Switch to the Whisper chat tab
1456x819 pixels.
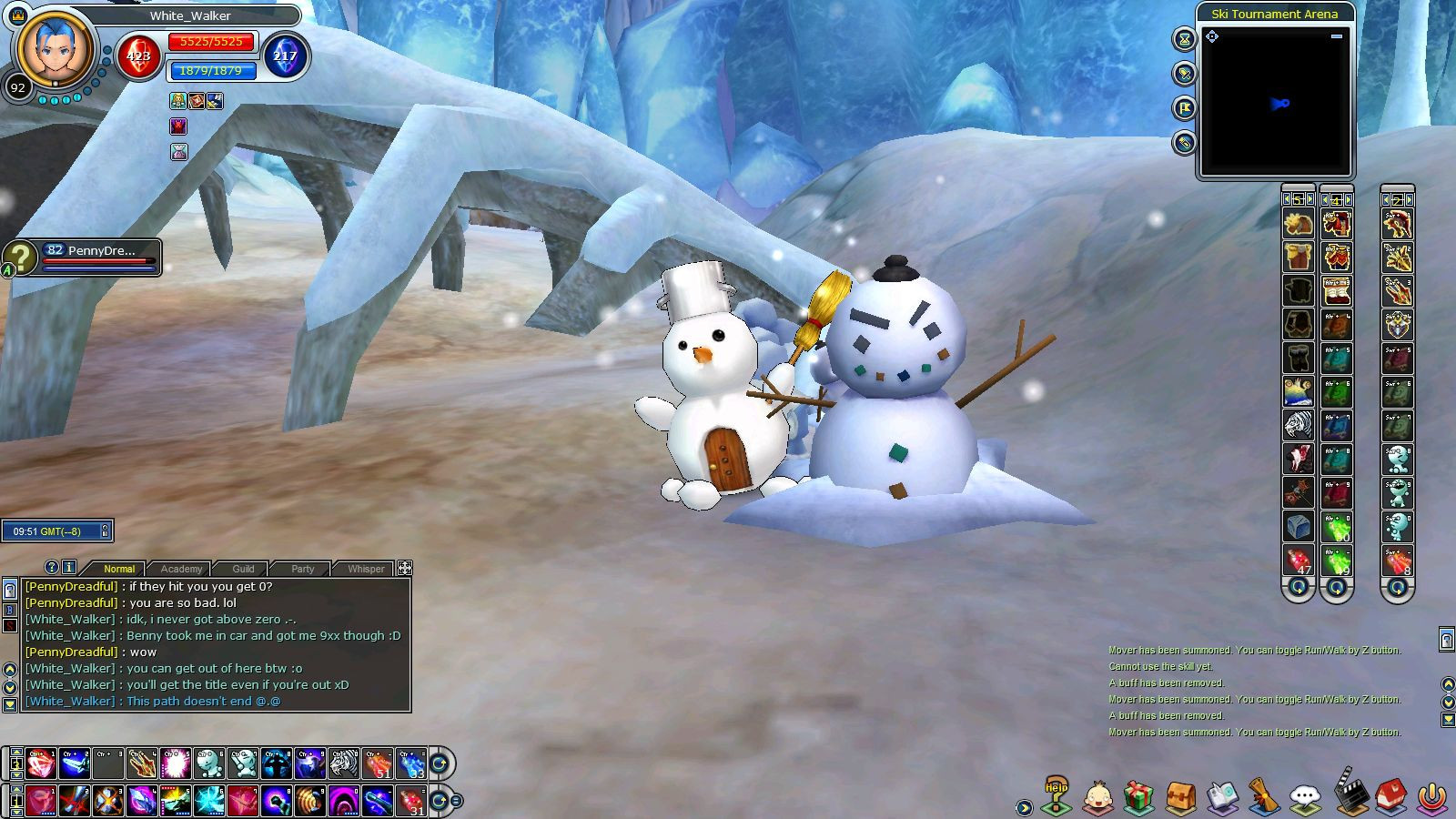366,569
